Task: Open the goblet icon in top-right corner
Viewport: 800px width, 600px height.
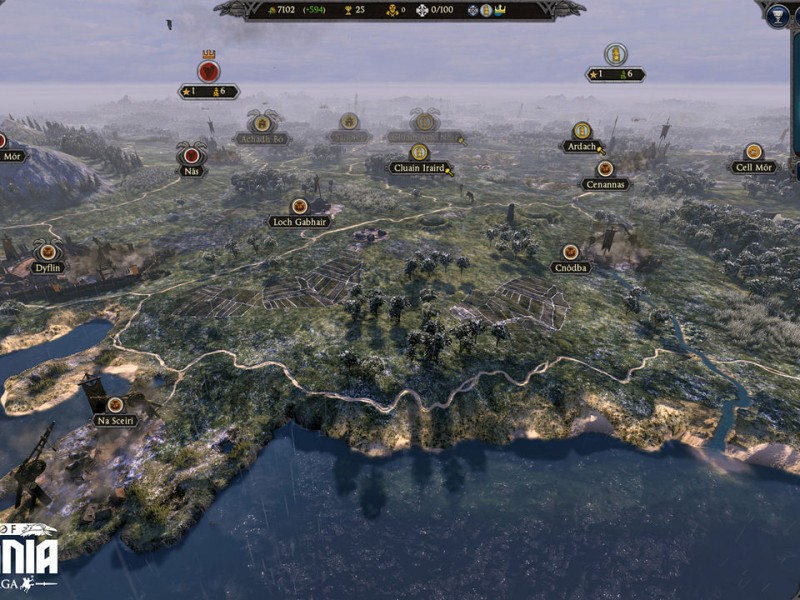Action: [x=778, y=14]
